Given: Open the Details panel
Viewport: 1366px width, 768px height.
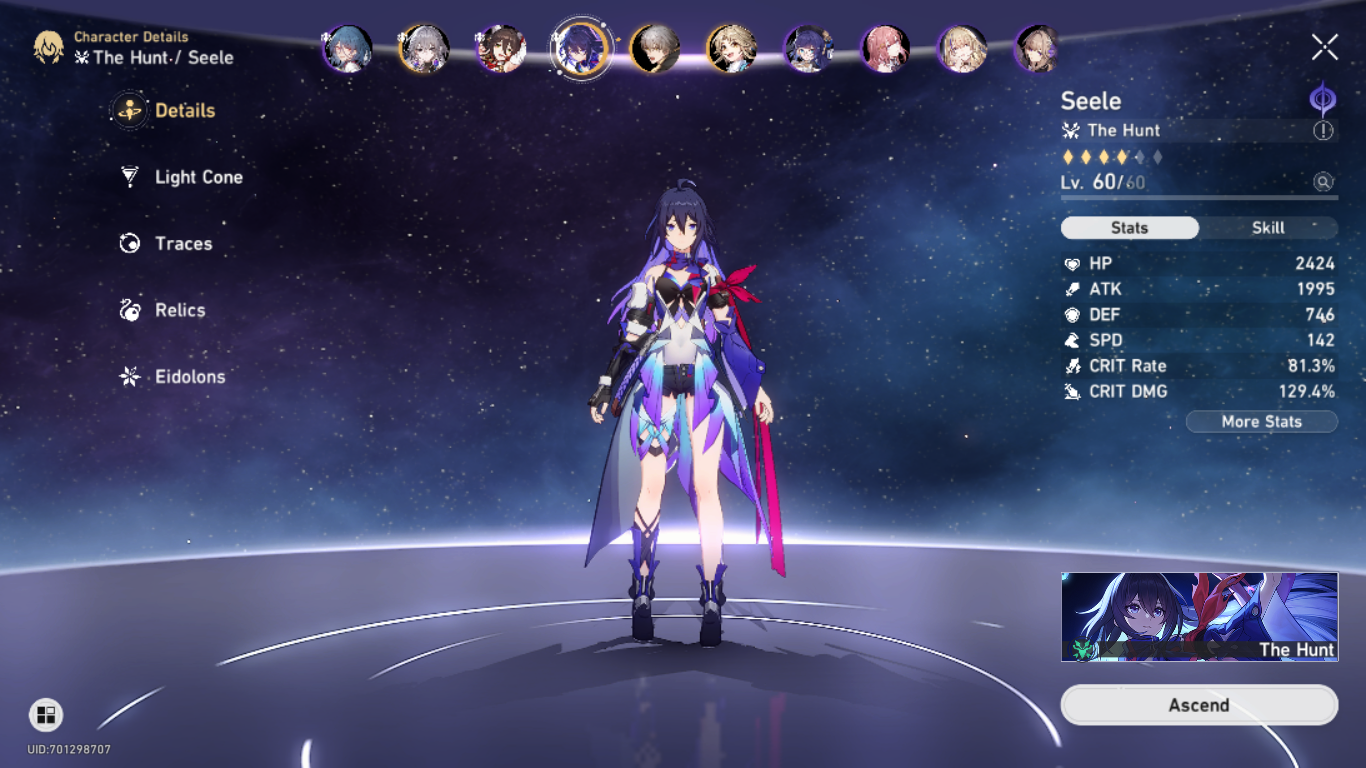Looking at the screenshot, I should coord(185,110).
